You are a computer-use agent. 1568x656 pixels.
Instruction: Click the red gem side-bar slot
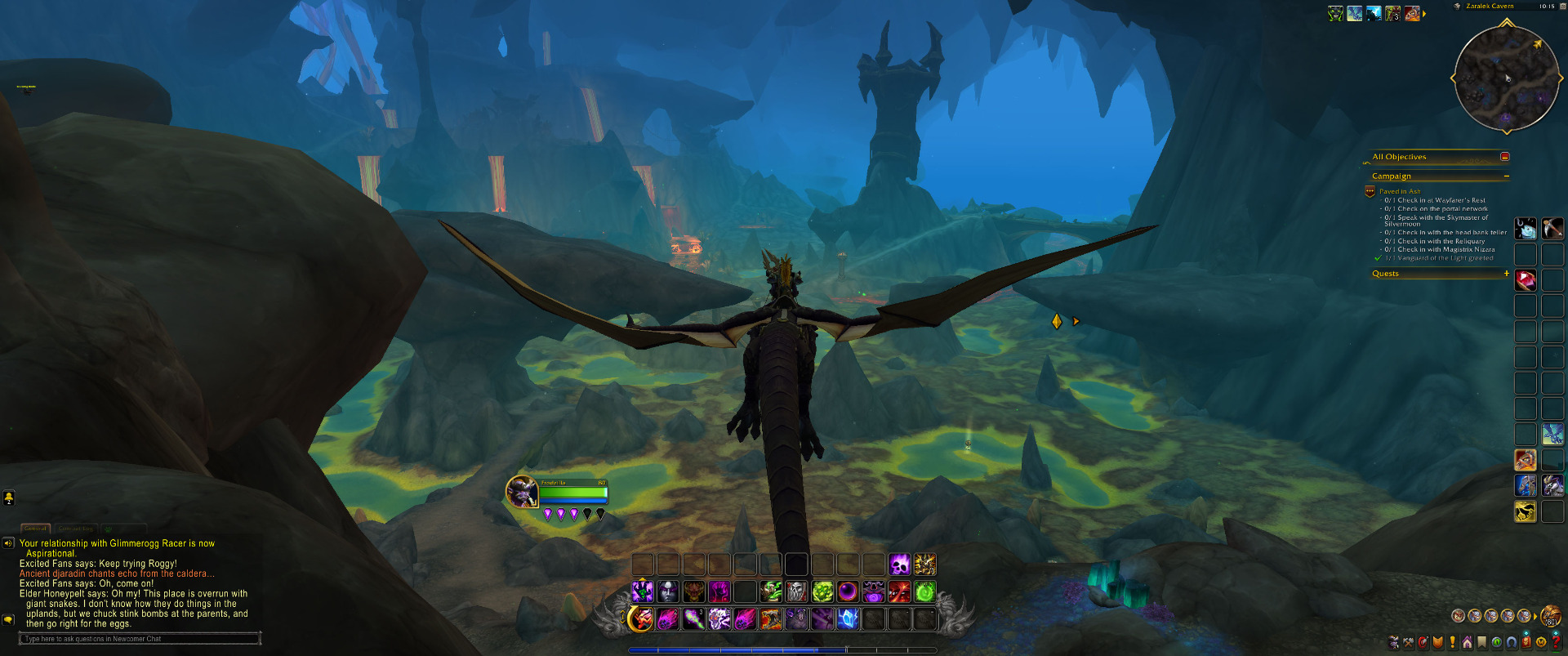[1525, 280]
